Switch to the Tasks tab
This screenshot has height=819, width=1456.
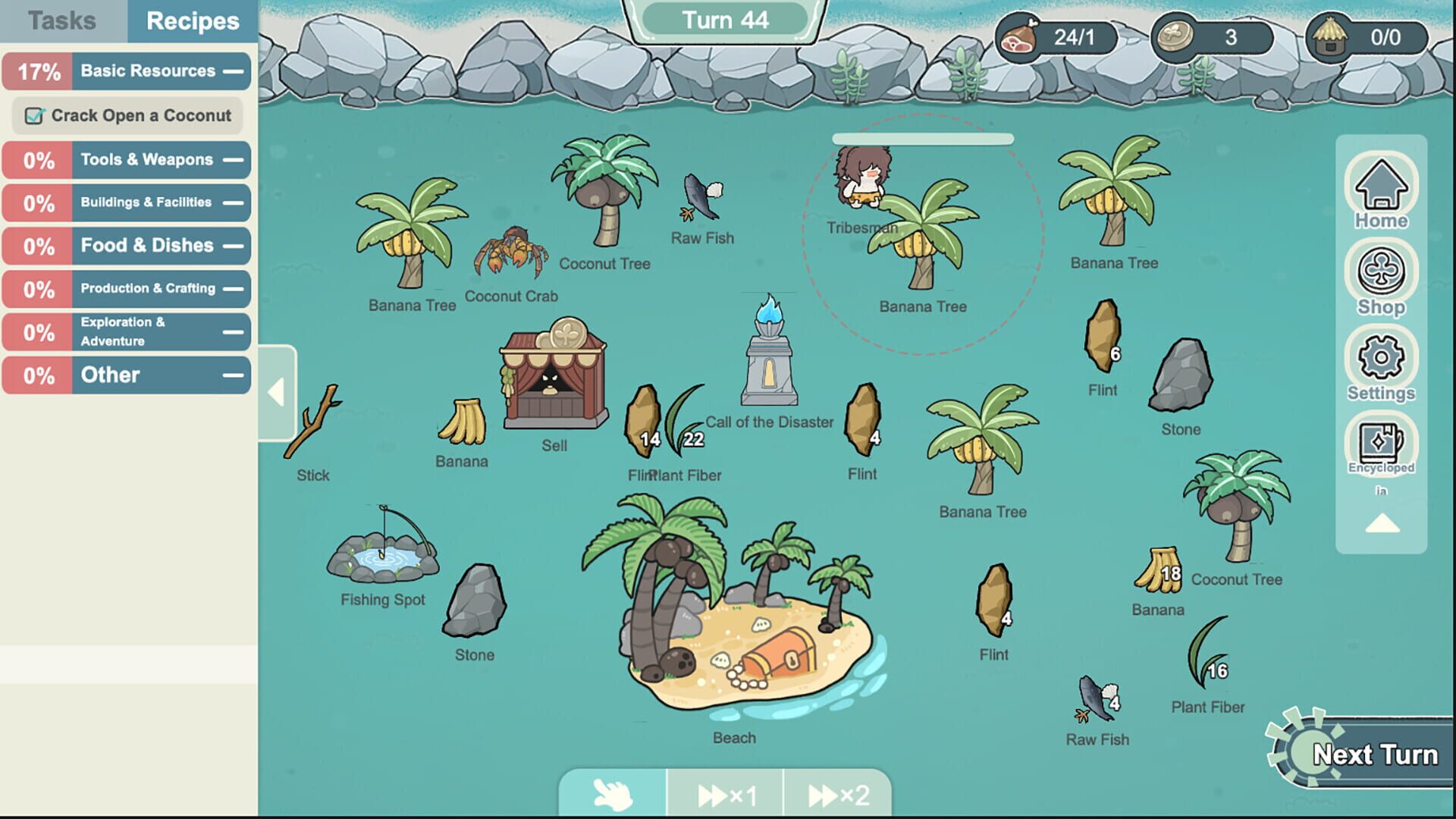point(63,20)
